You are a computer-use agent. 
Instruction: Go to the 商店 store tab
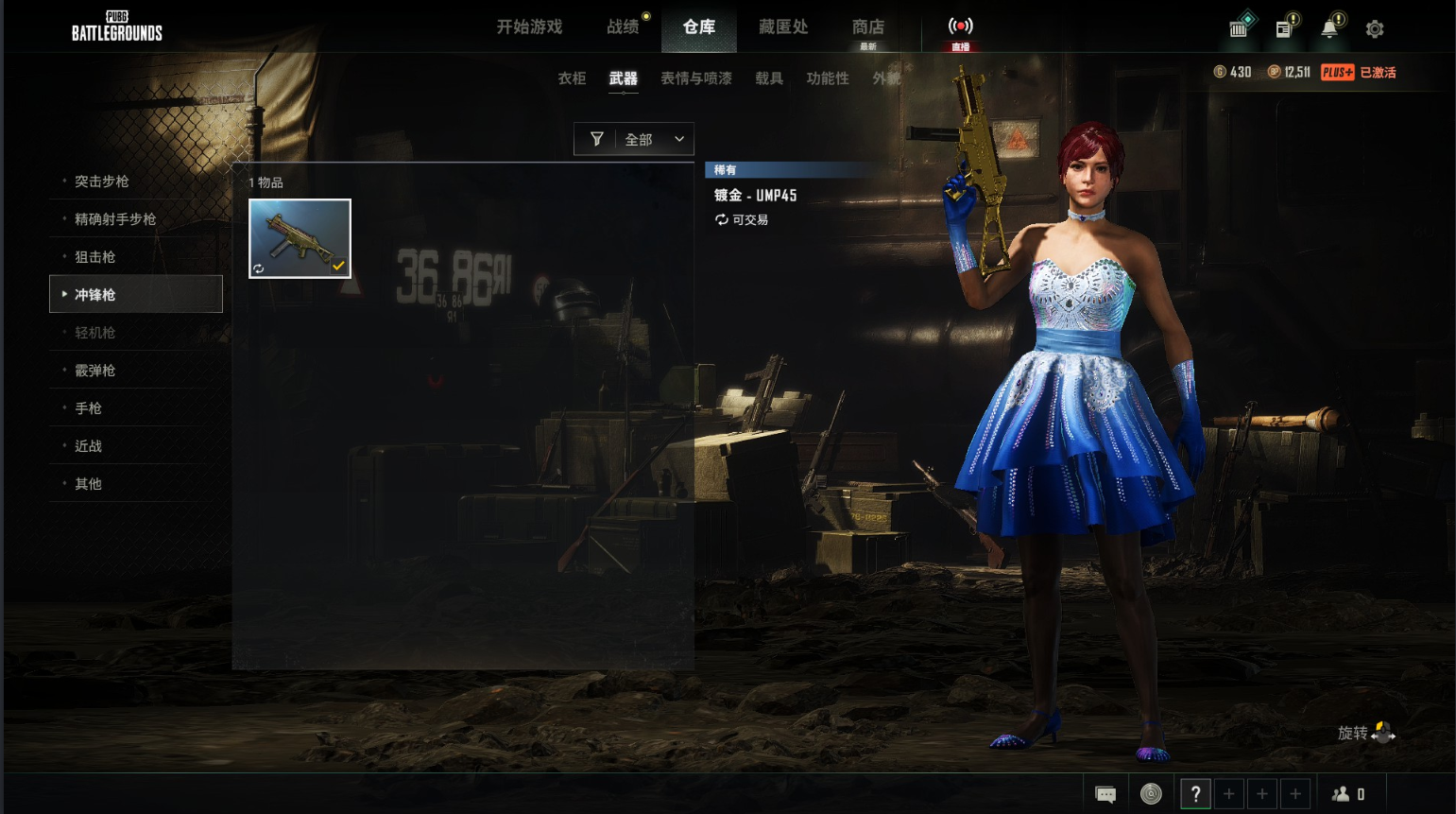[x=867, y=28]
